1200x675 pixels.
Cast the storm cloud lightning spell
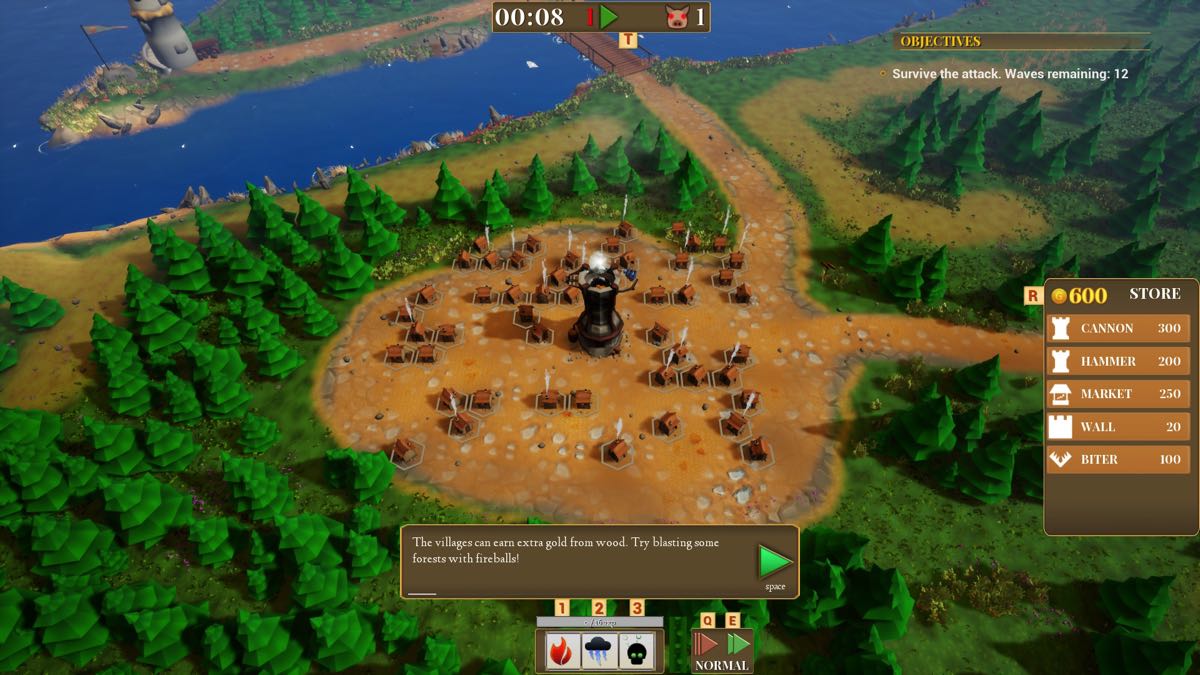click(599, 651)
